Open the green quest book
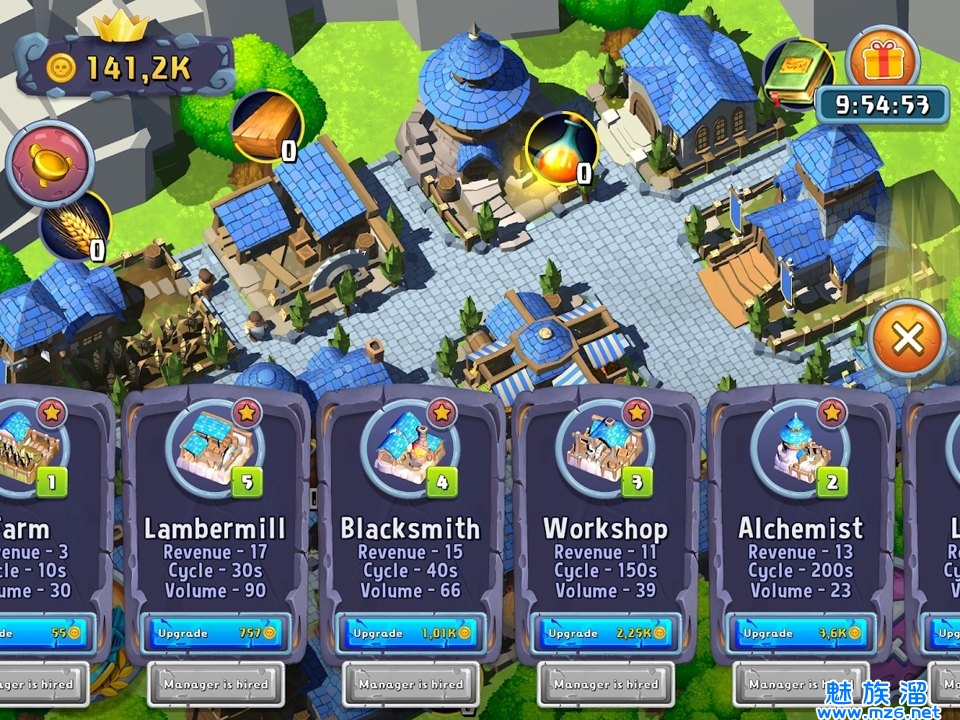 [797, 70]
